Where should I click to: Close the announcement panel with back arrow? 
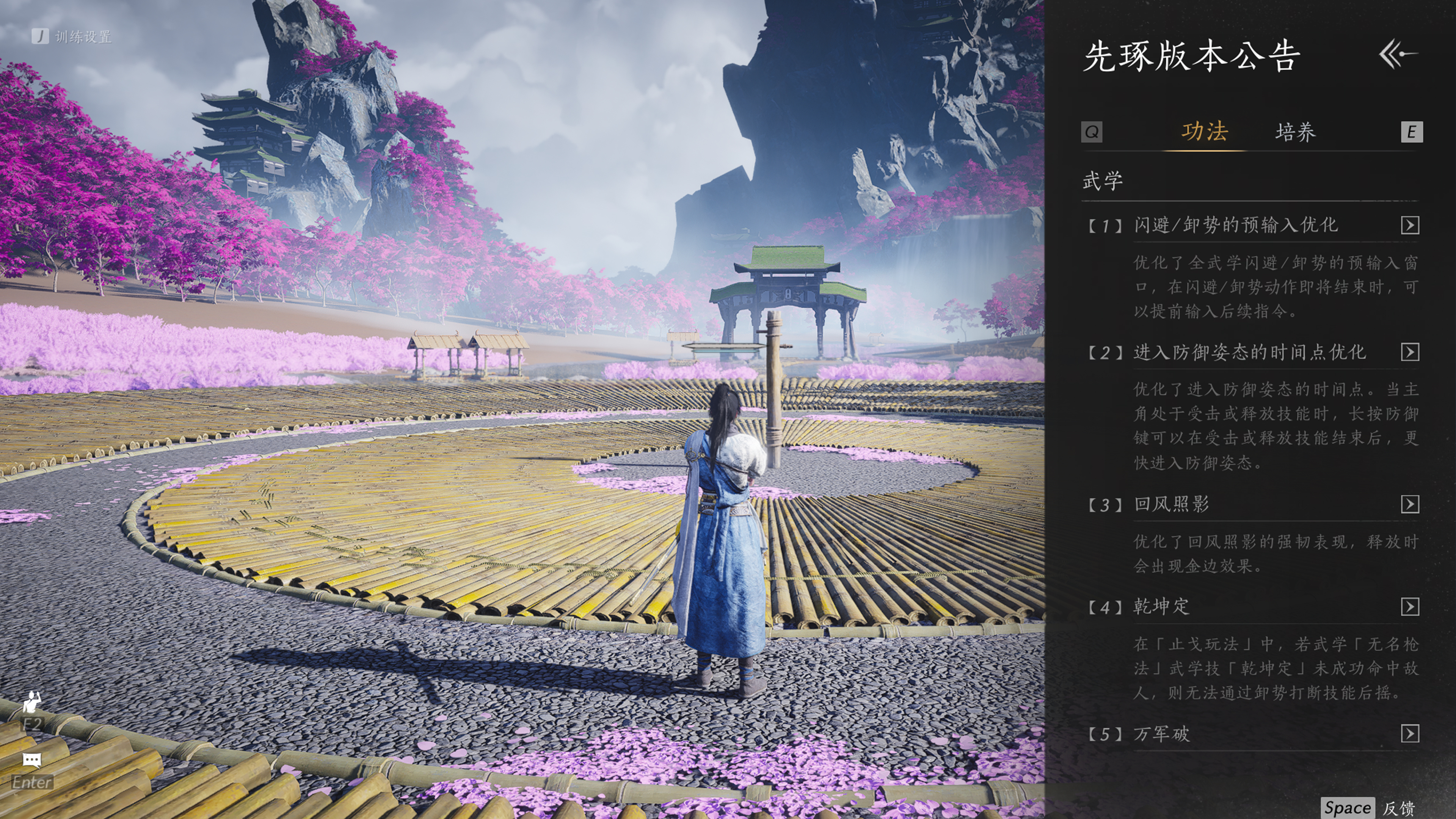tap(1398, 54)
